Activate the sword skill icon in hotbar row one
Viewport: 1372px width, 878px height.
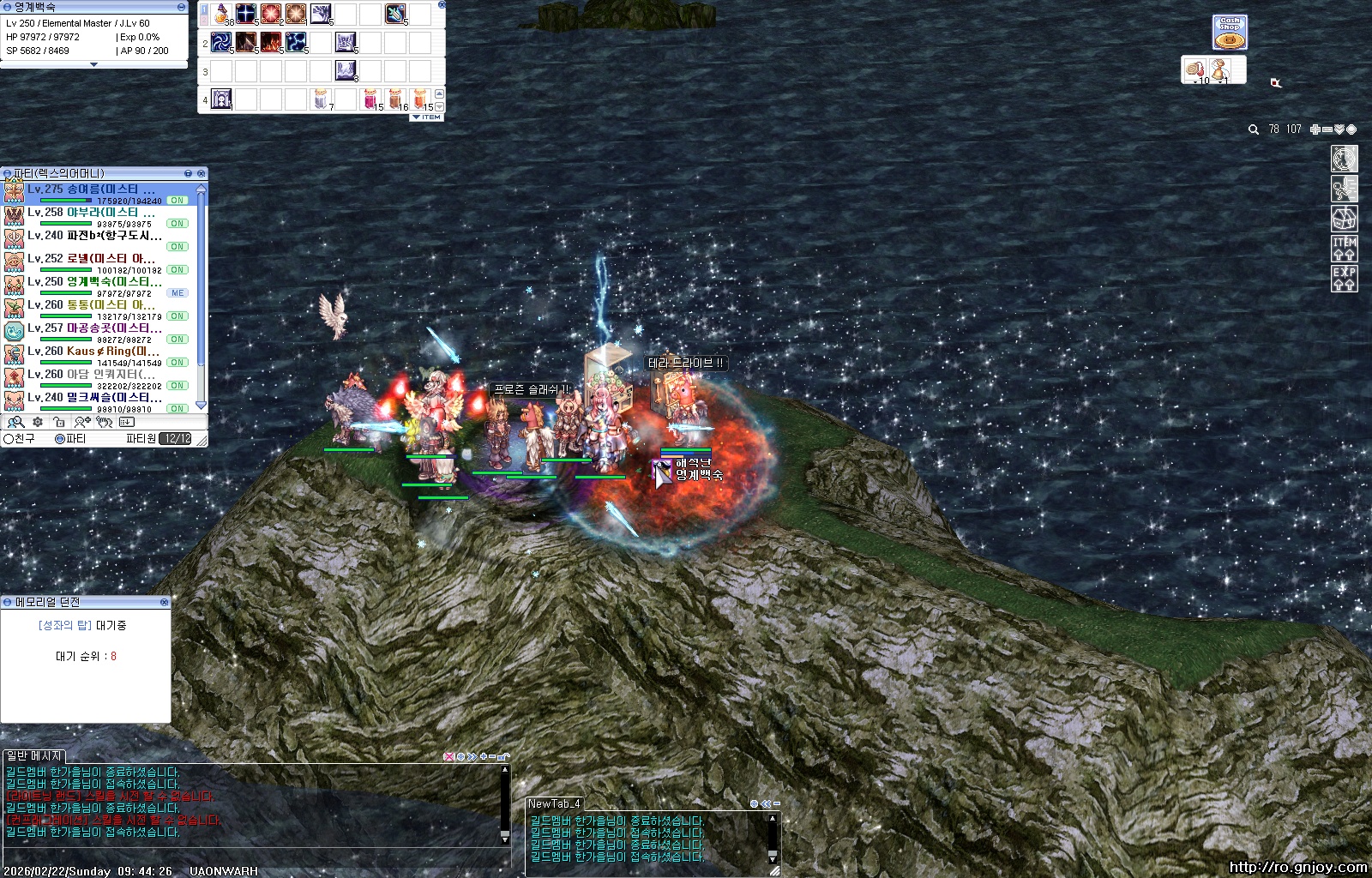395,13
